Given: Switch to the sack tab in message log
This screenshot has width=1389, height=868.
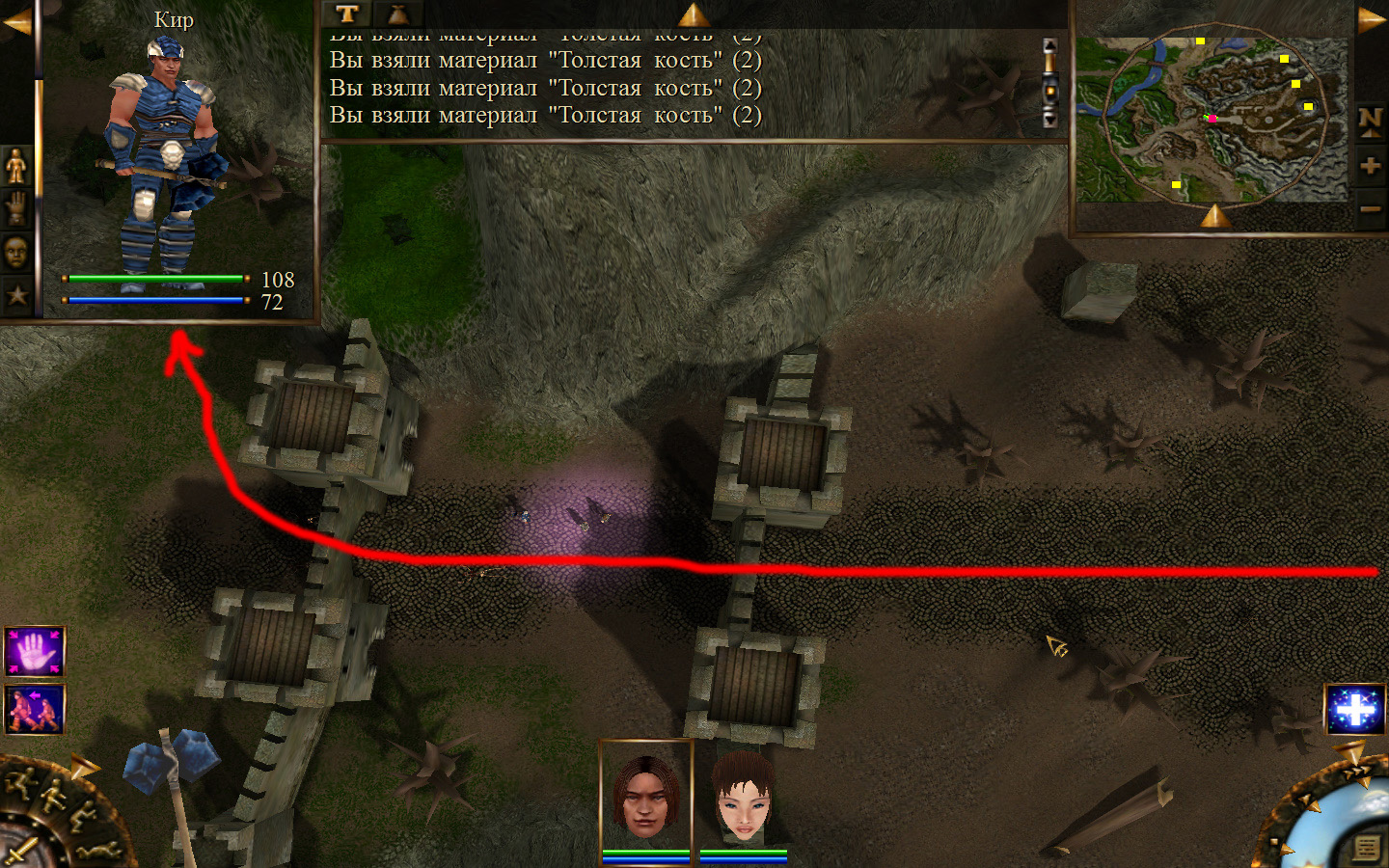Looking at the screenshot, I should [x=397, y=14].
